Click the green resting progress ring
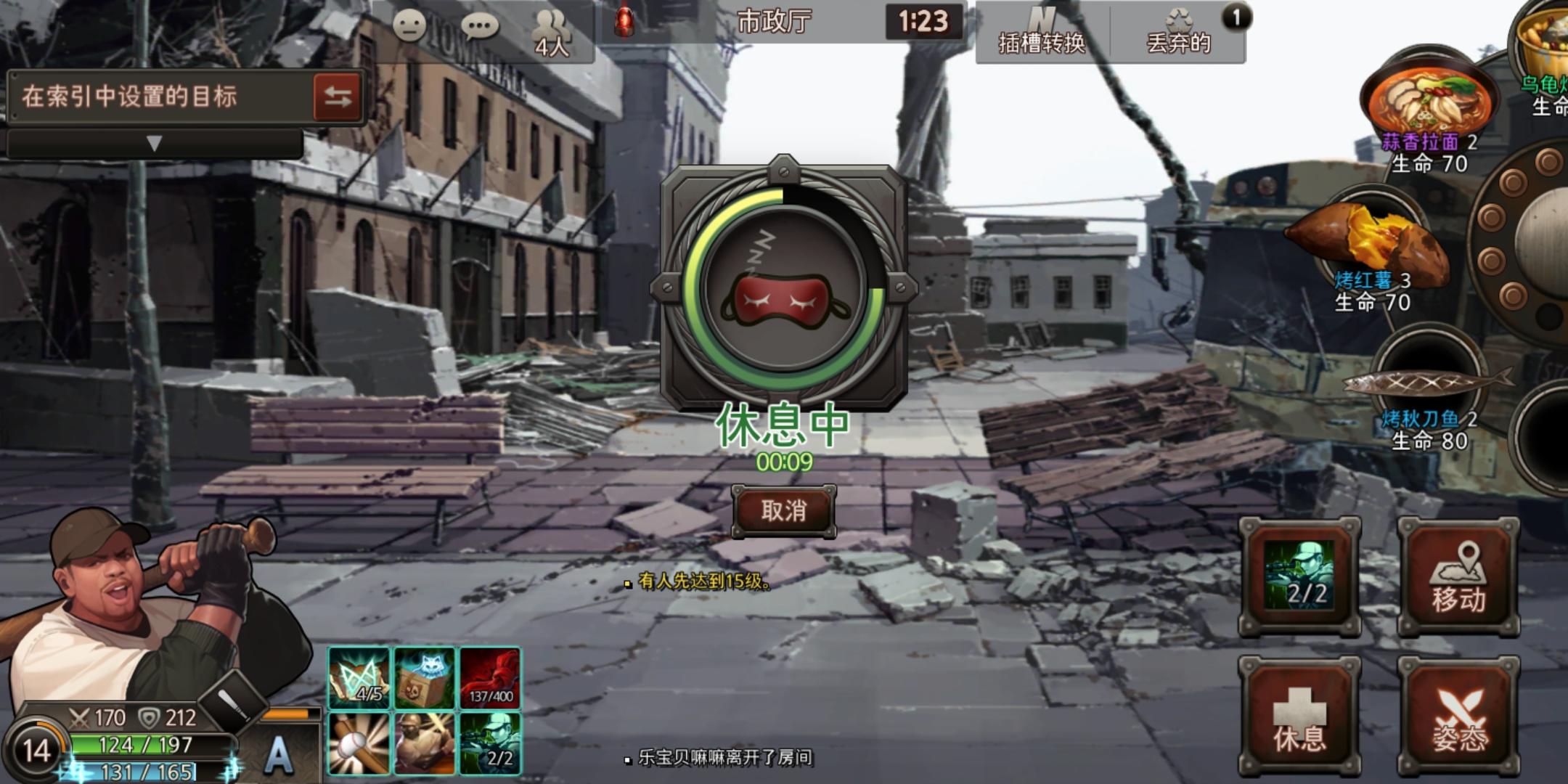 (784, 287)
